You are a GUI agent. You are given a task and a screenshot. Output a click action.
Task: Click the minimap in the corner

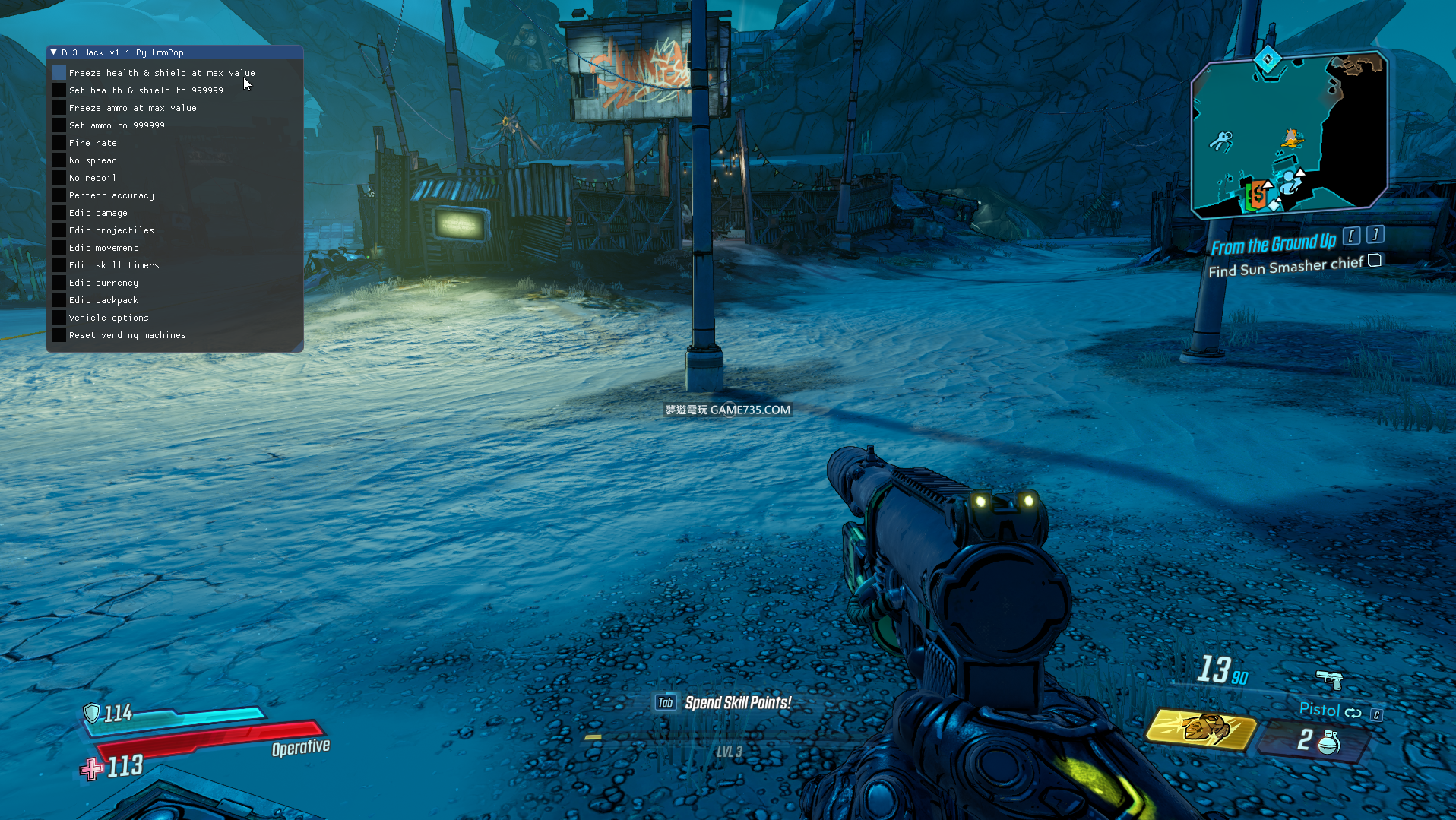(x=1289, y=134)
